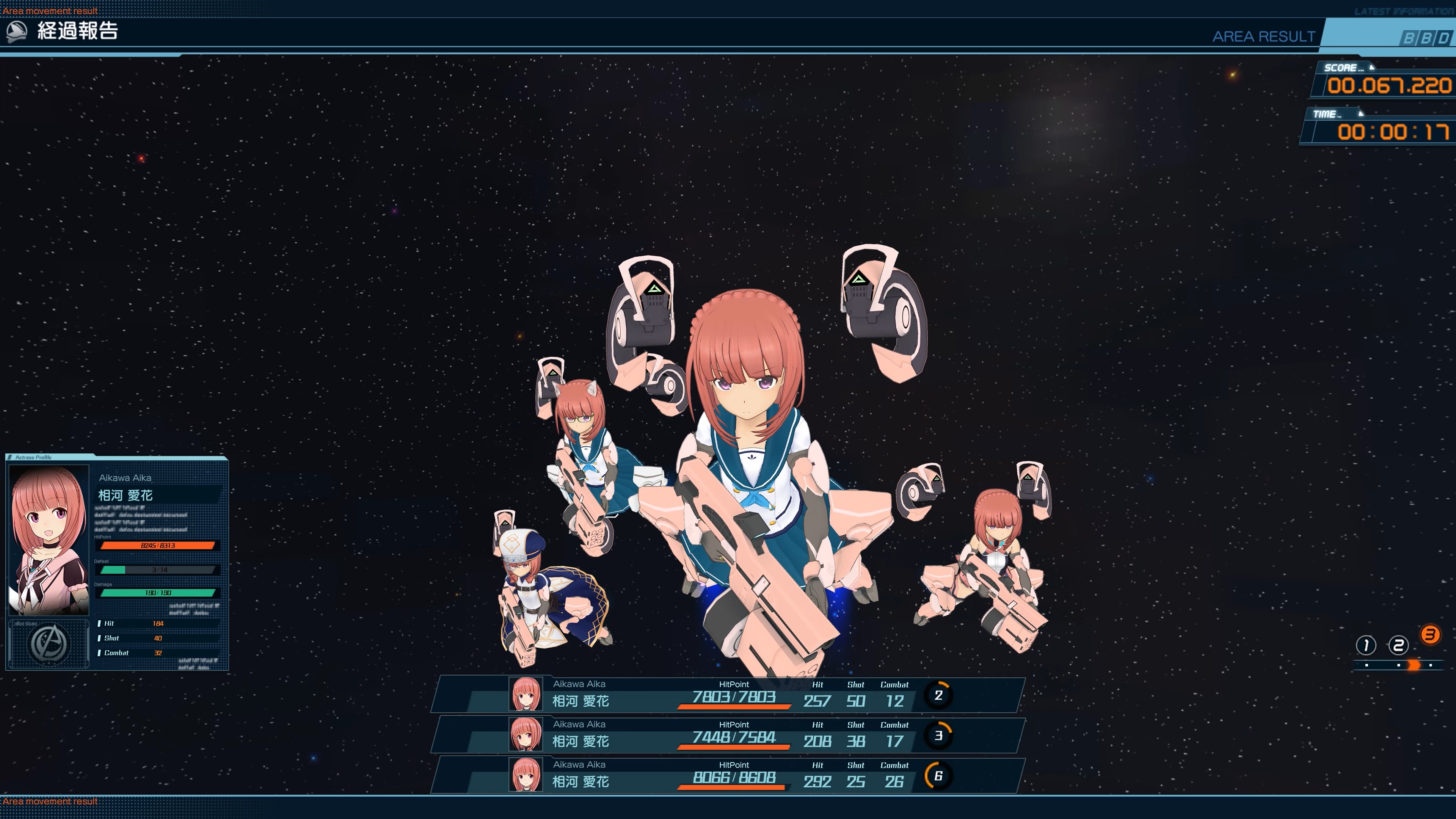Screen dimensions: 1456x819
Task: Click the circular emblem below the profile portrait
Action: [x=49, y=644]
